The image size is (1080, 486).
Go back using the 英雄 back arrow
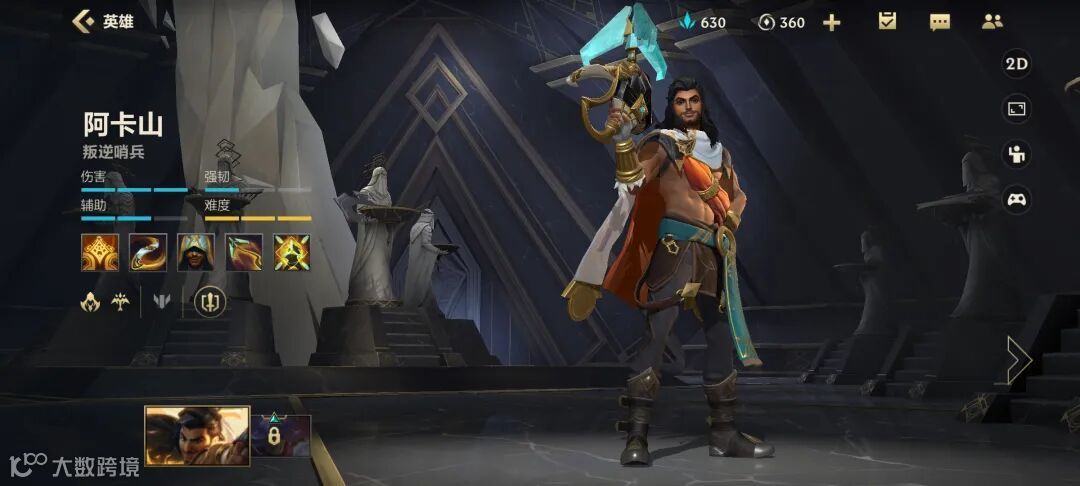(84, 21)
